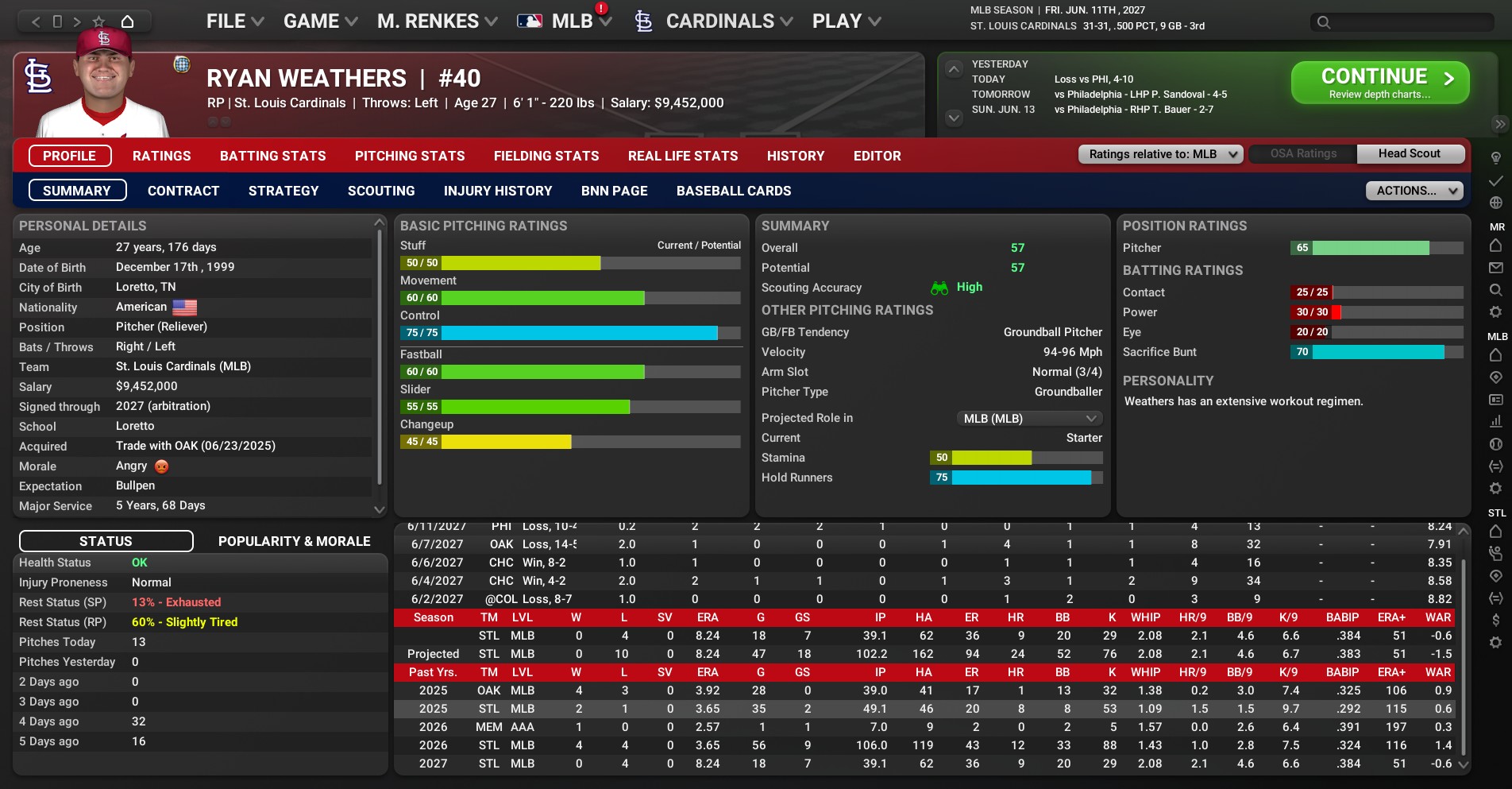Open the Game menu
Image resolution: width=1512 pixels, height=789 pixels.
tap(320, 21)
